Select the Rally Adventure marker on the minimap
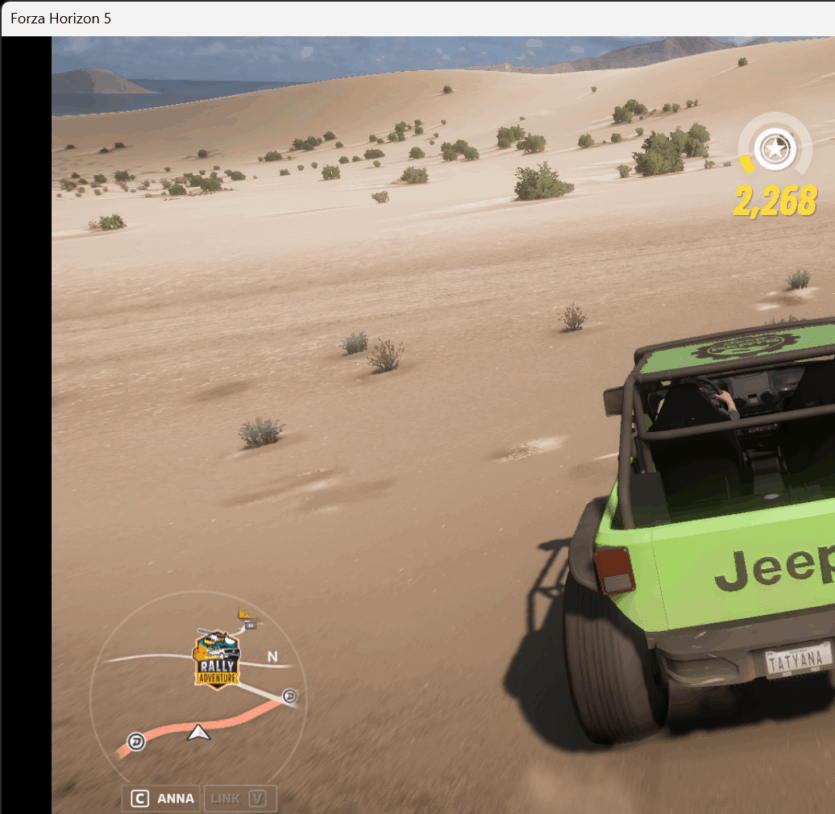This screenshot has height=814, width=835. pyautogui.click(x=216, y=660)
